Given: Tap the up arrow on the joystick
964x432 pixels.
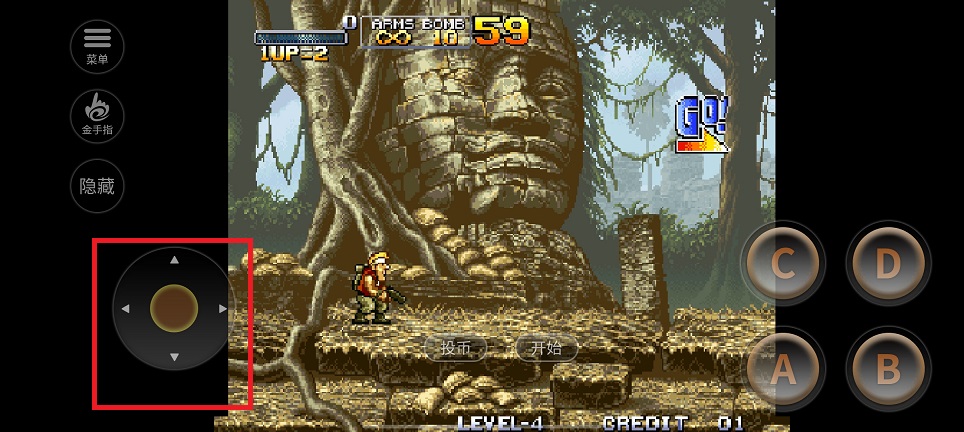Looking at the screenshot, I should (174, 260).
